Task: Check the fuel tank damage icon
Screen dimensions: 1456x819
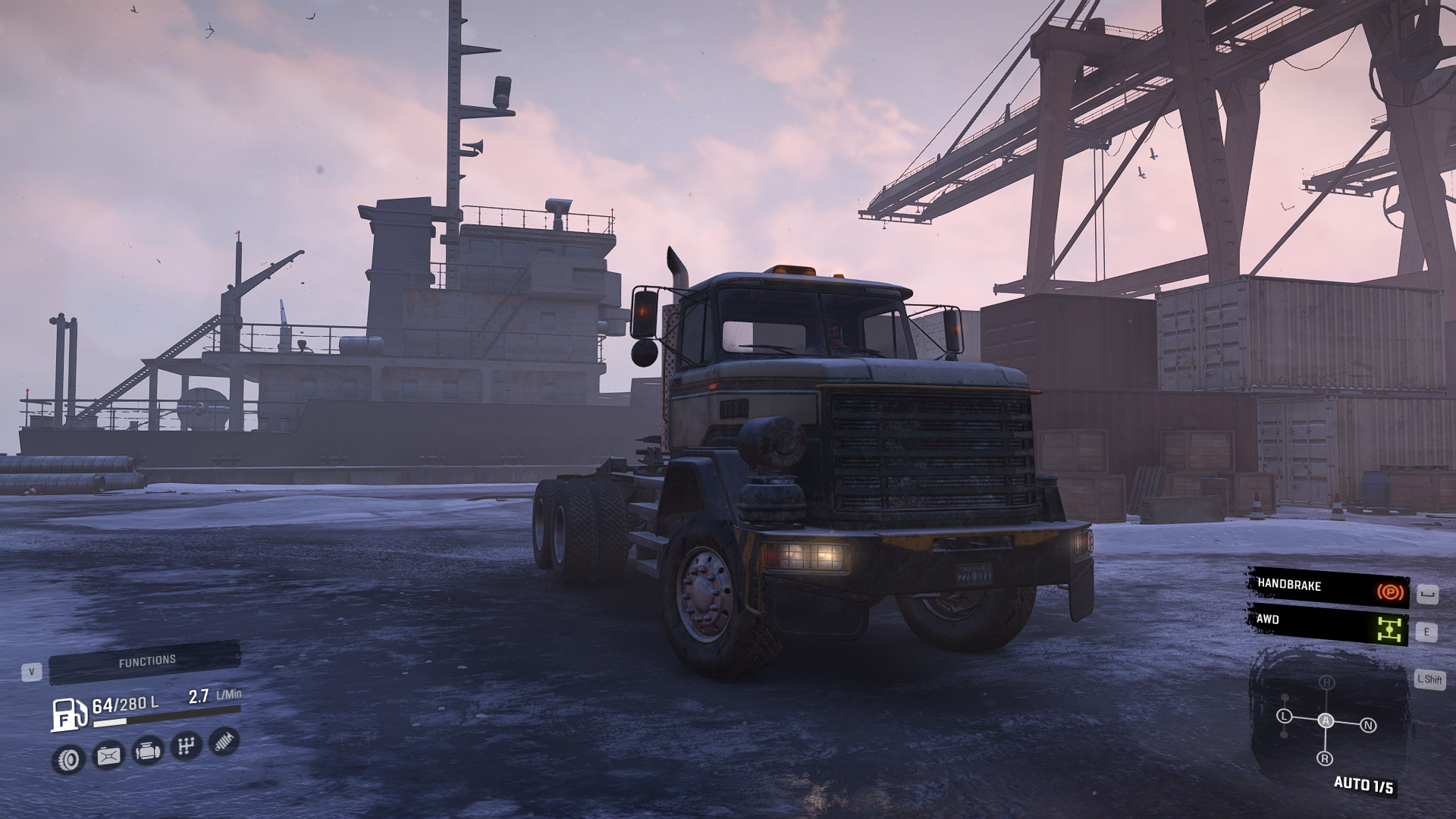Action: point(108,755)
